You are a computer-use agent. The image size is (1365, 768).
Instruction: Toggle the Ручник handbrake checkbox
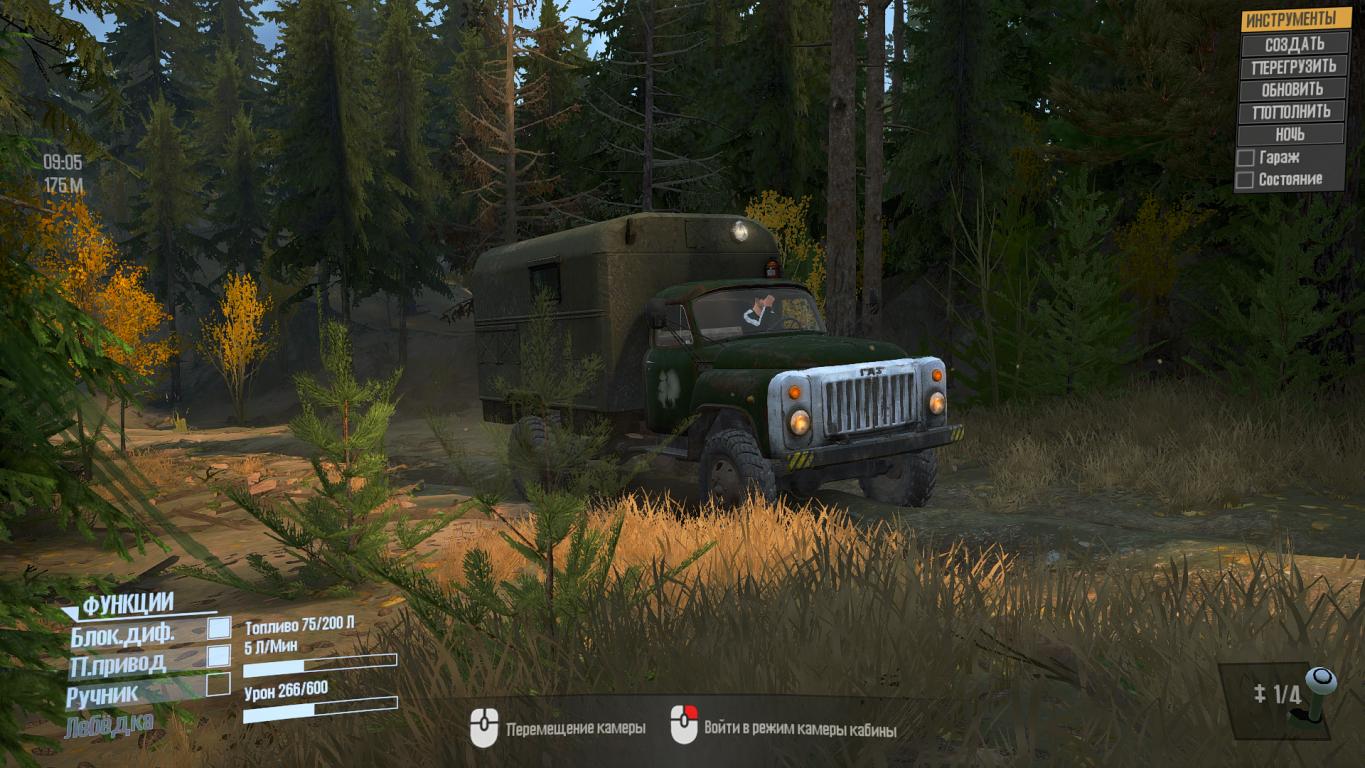pos(218,685)
